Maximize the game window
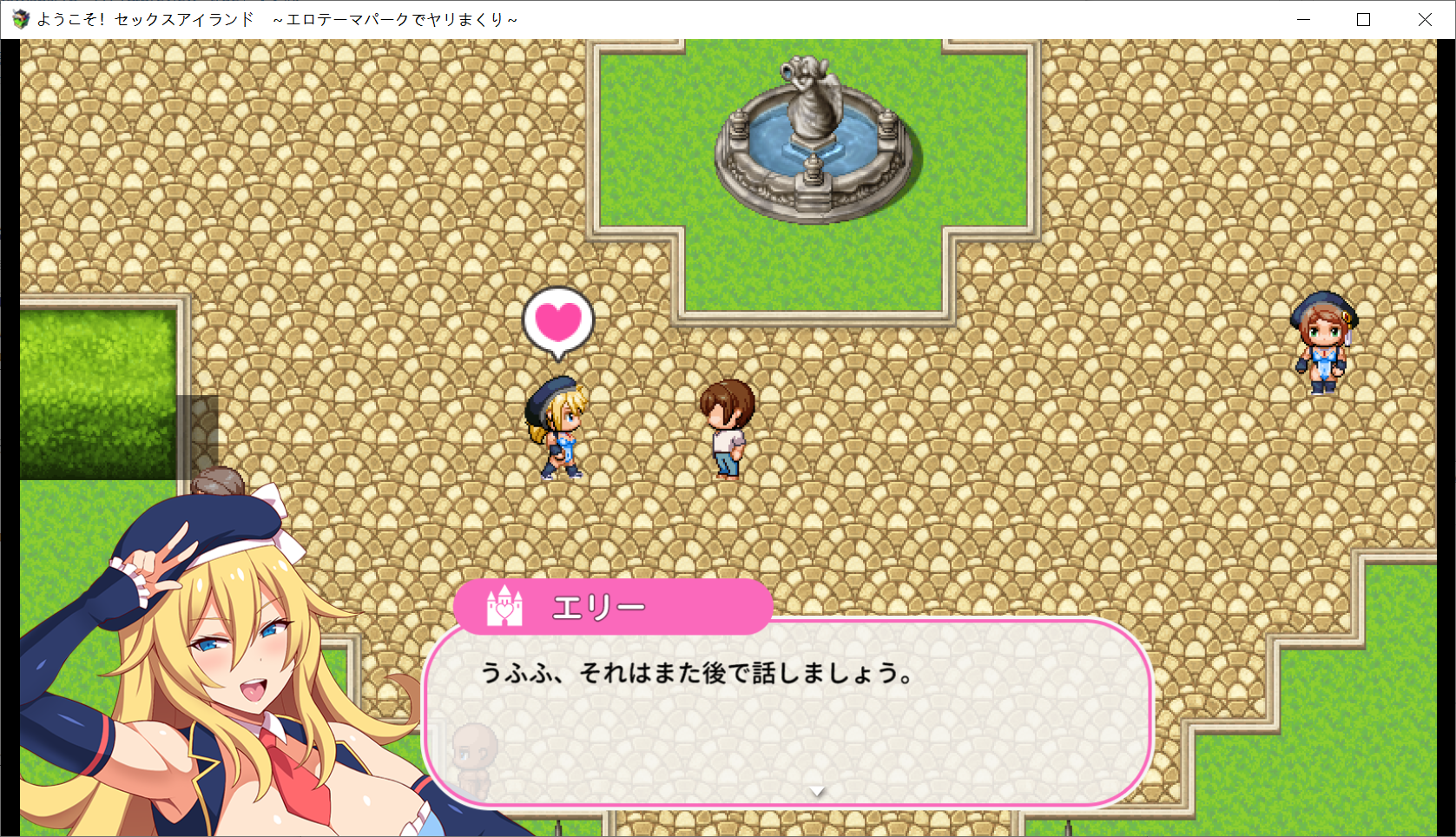The image size is (1456, 837). coord(1363,19)
